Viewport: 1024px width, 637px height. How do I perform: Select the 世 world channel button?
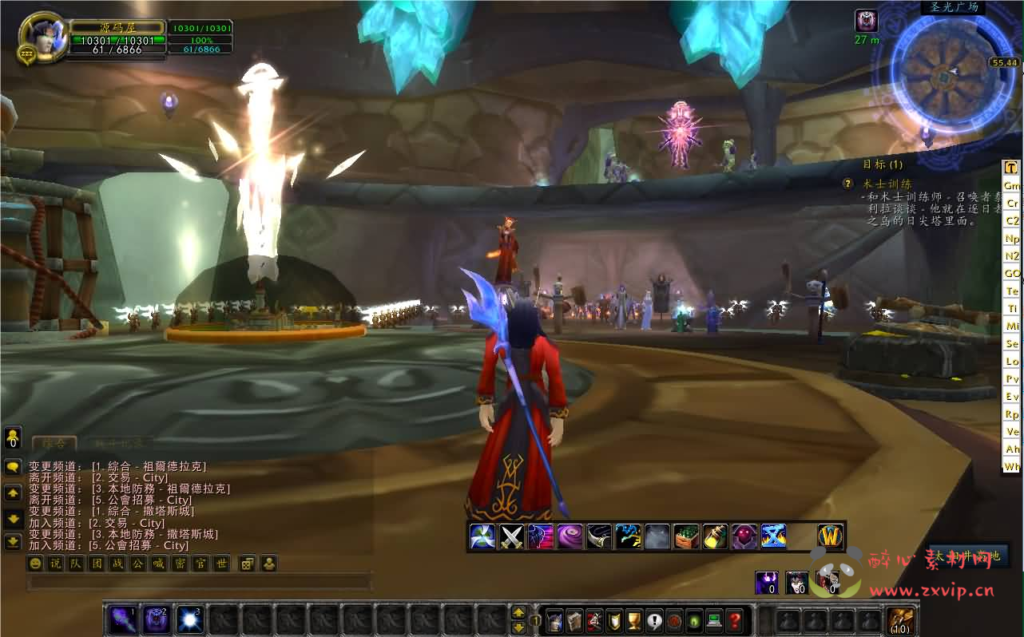(x=221, y=563)
